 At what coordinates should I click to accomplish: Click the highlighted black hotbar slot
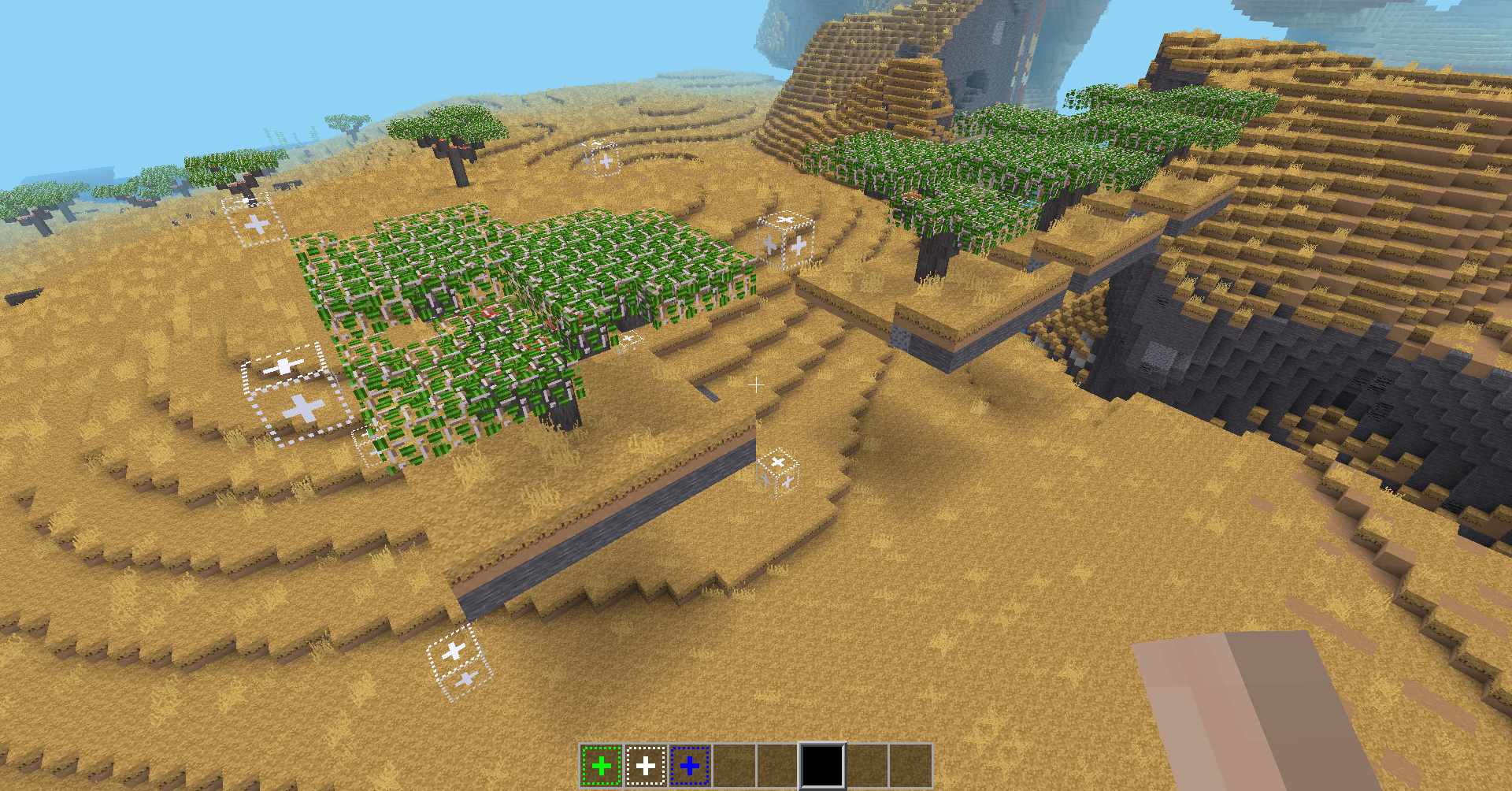(822, 765)
